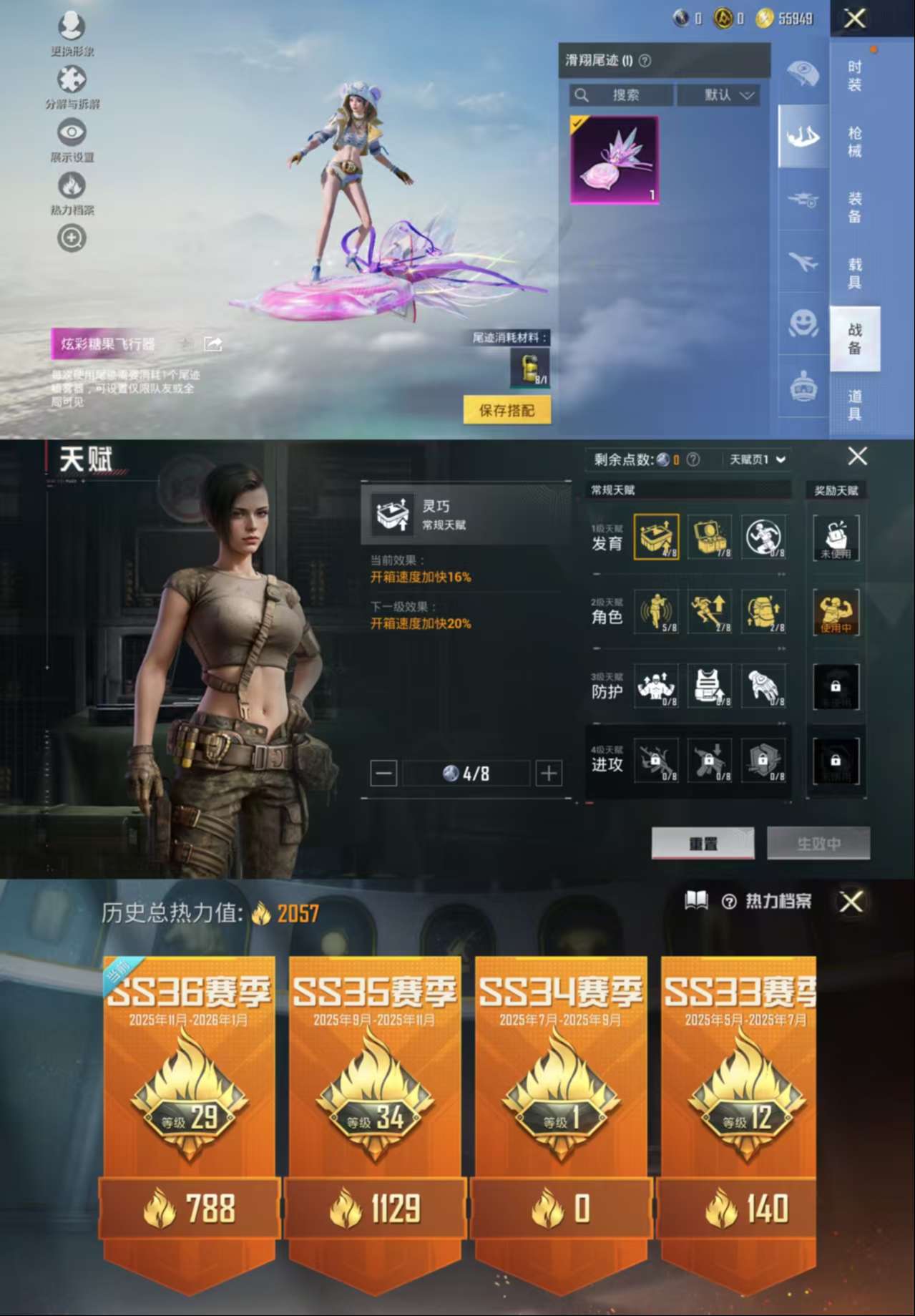The image size is (915, 1316).
Task: Increase talent points with the plus button
Action: [x=549, y=773]
